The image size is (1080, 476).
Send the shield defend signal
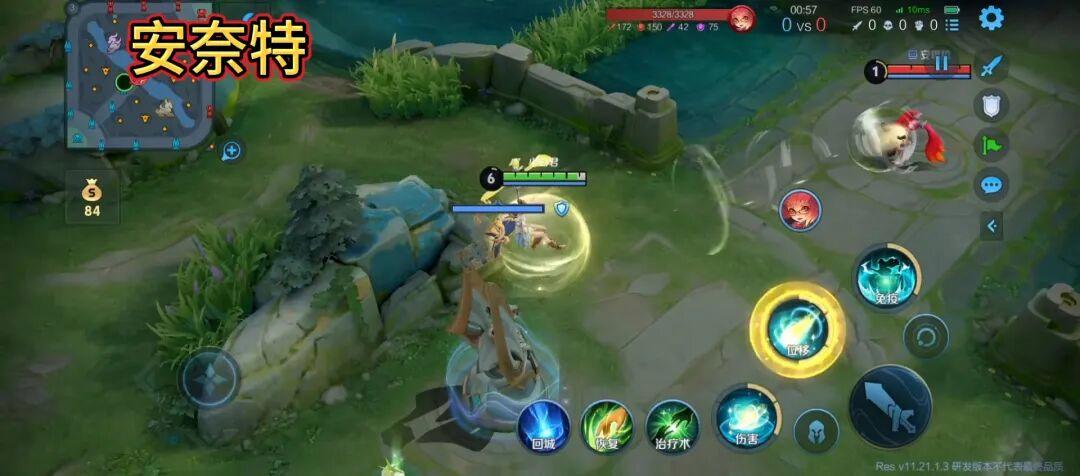pyautogui.click(x=991, y=105)
